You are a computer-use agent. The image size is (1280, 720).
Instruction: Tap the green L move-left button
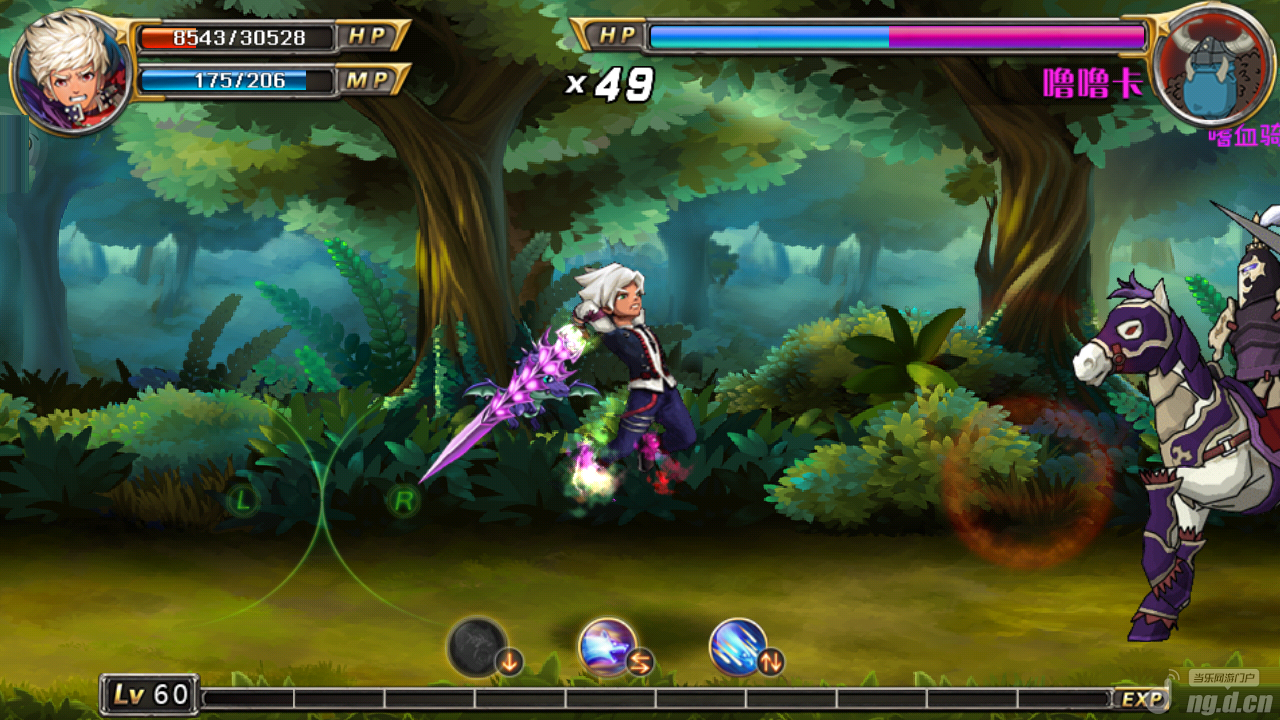click(x=243, y=498)
